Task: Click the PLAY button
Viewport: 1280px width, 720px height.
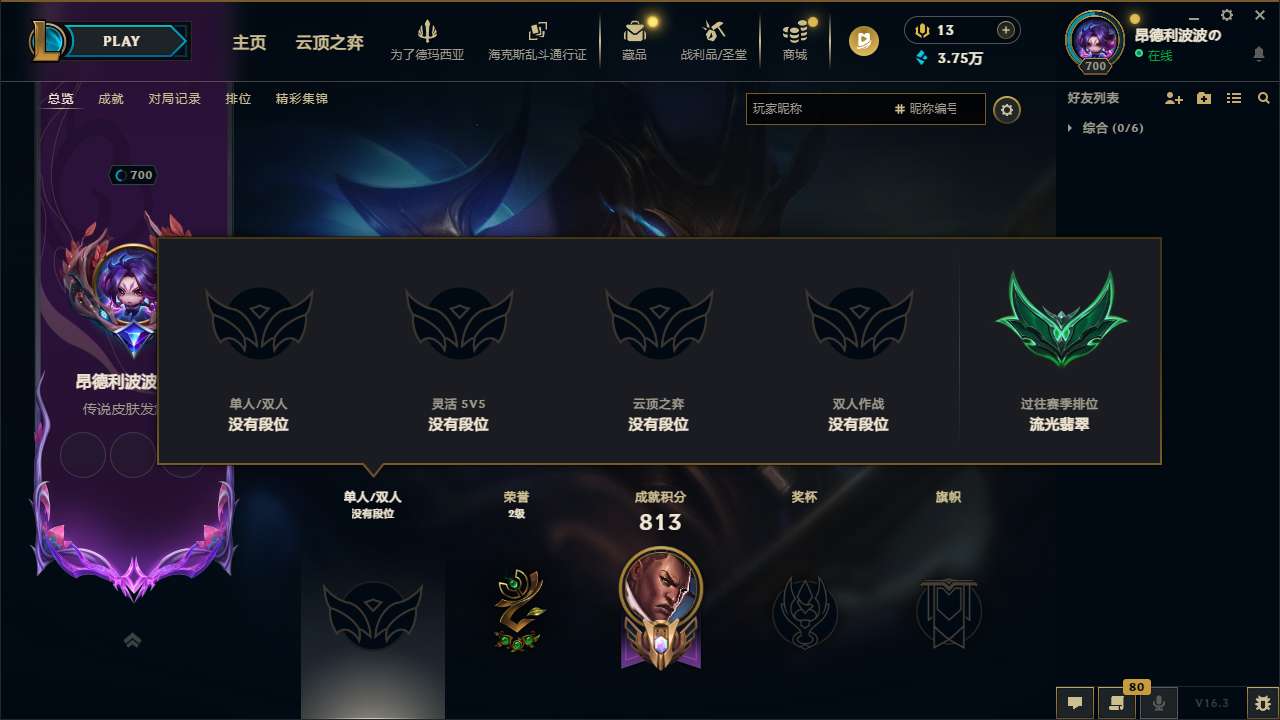Action: click(x=122, y=41)
